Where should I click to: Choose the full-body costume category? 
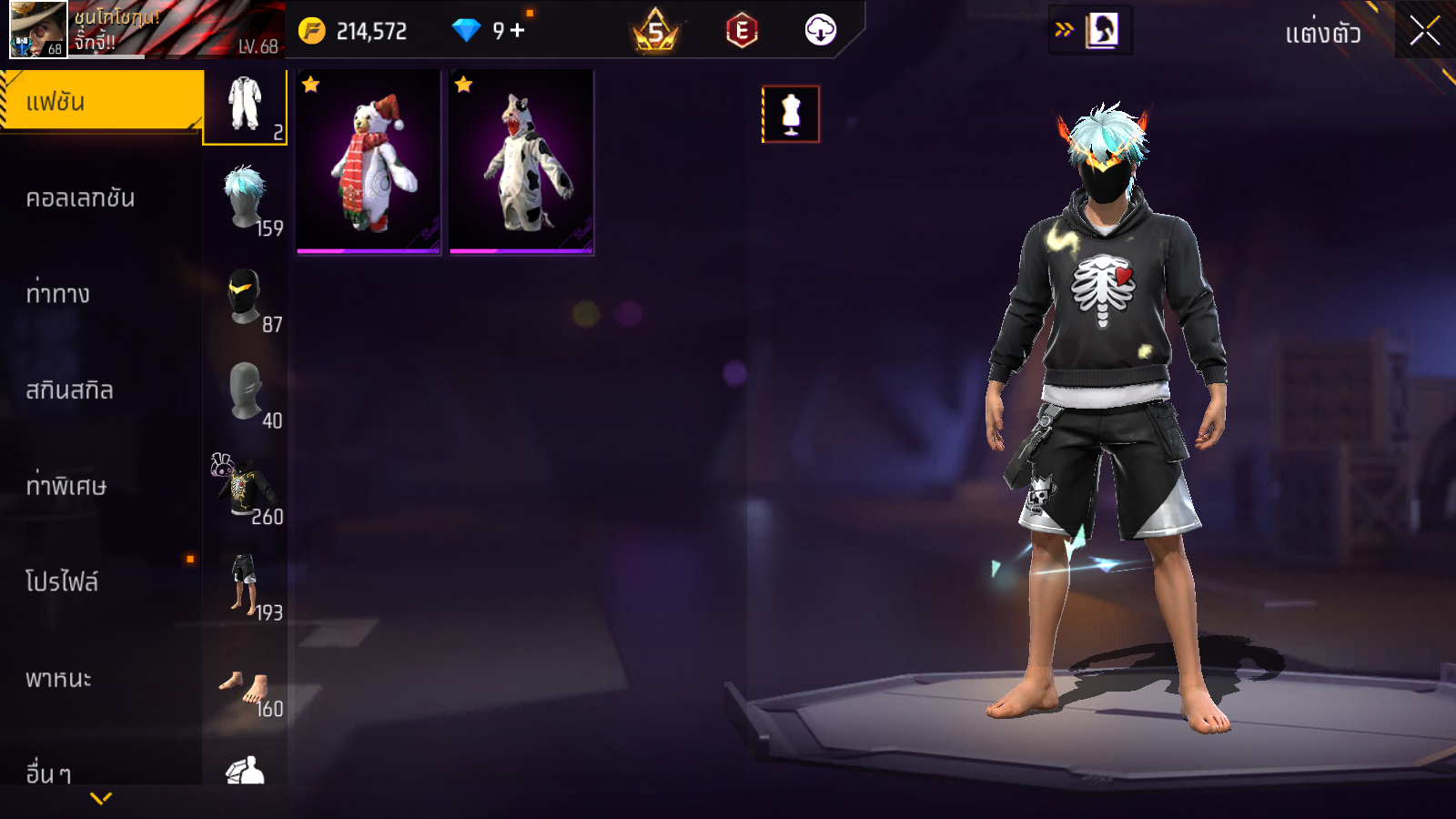(x=245, y=106)
